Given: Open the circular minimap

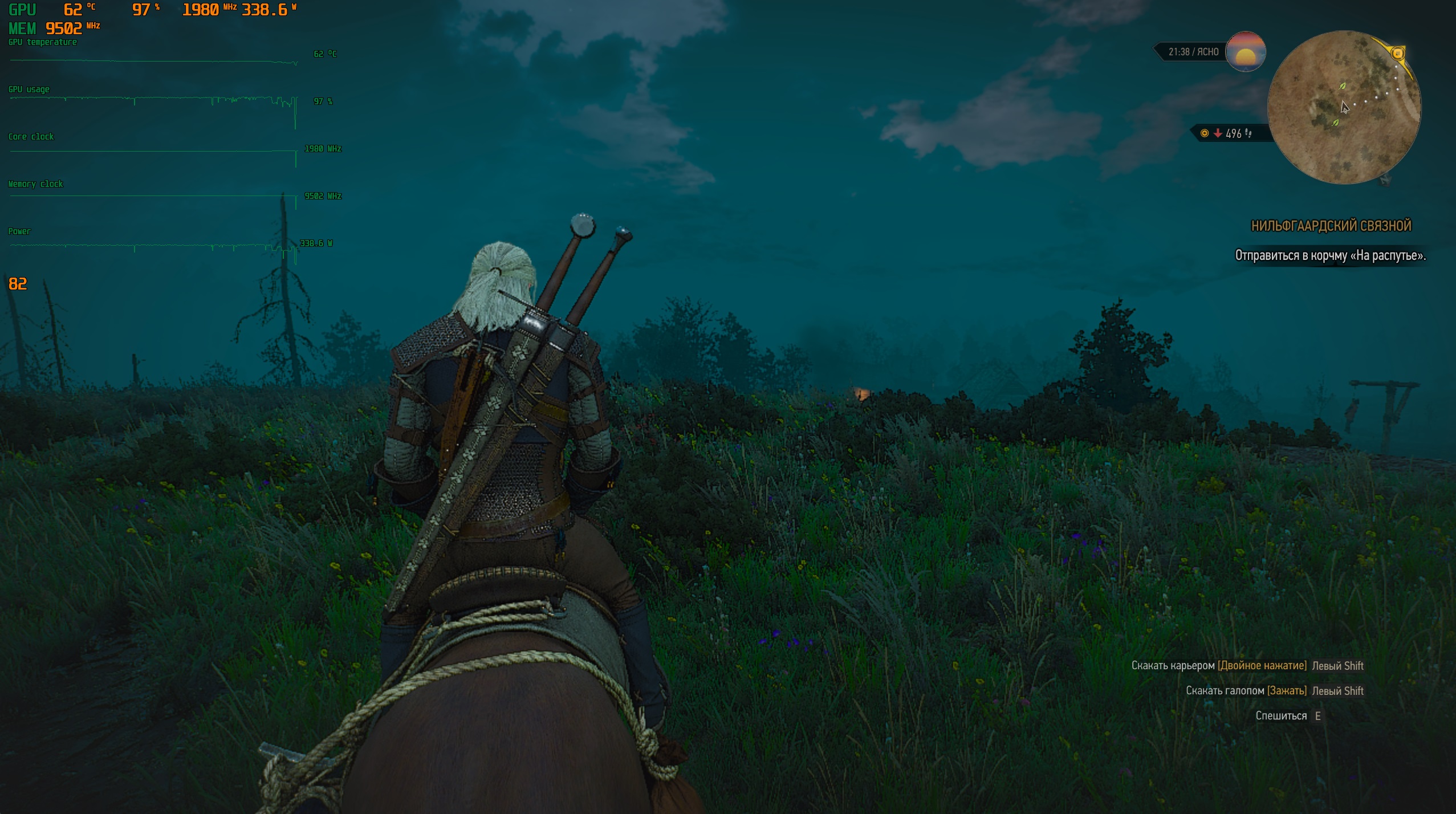Looking at the screenshot, I should point(1344,107).
